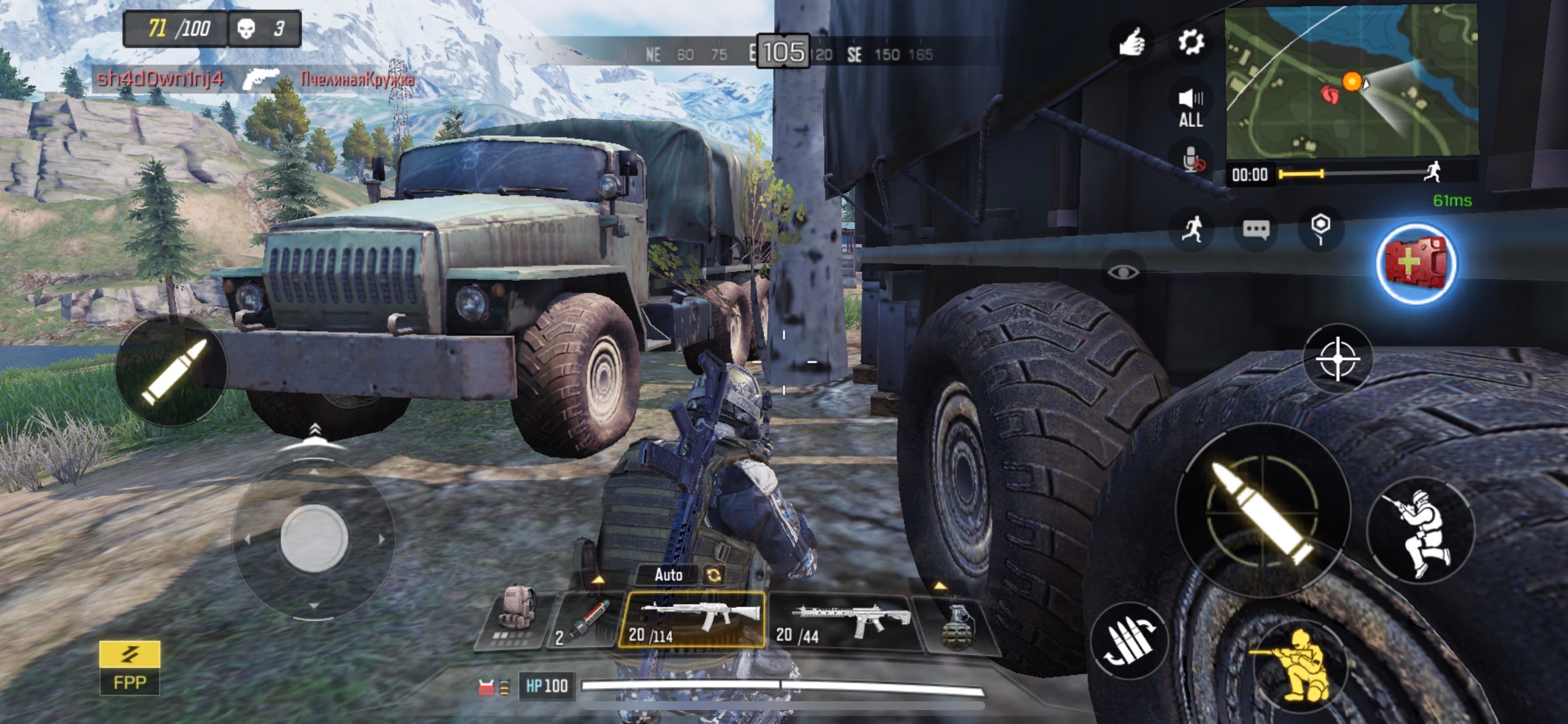Screen dimensions: 1568x724
Task: Switch fire mode from Auto
Action: 668,574
